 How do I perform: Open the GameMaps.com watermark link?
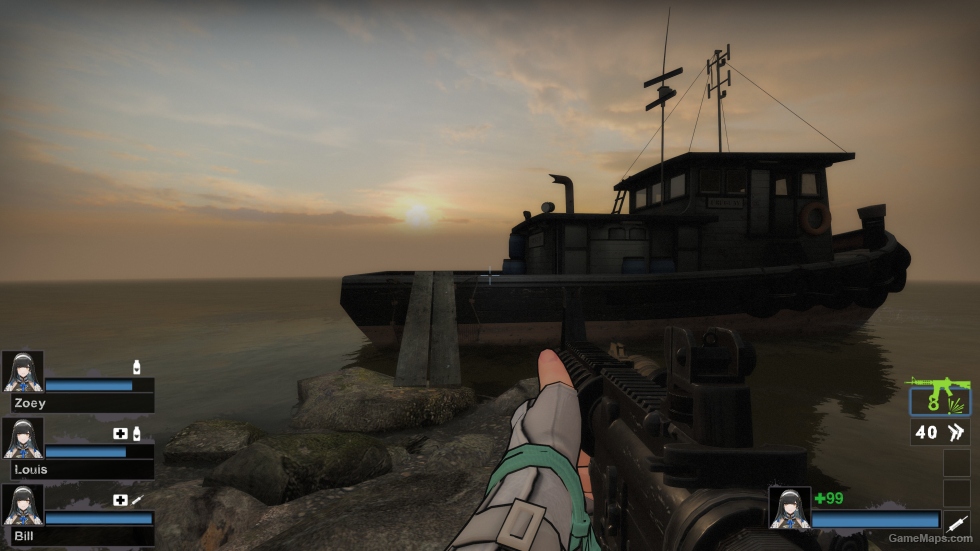click(x=930, y=538)
